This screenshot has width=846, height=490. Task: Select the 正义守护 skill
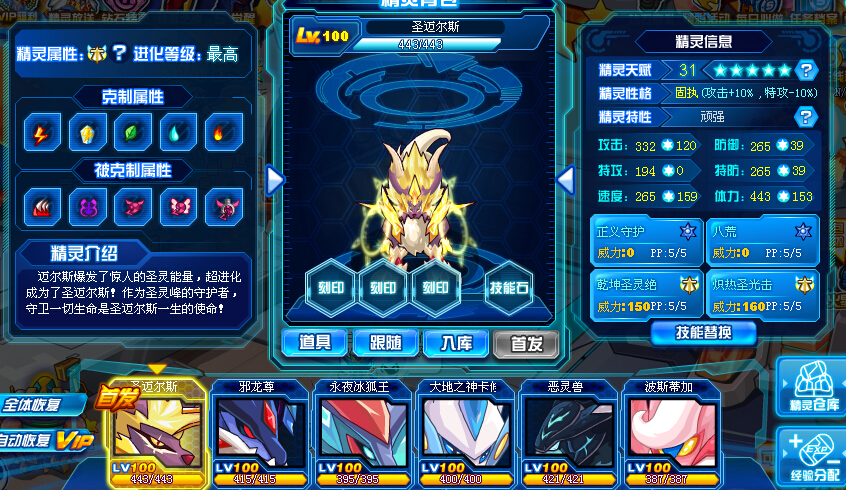[646, 239]
